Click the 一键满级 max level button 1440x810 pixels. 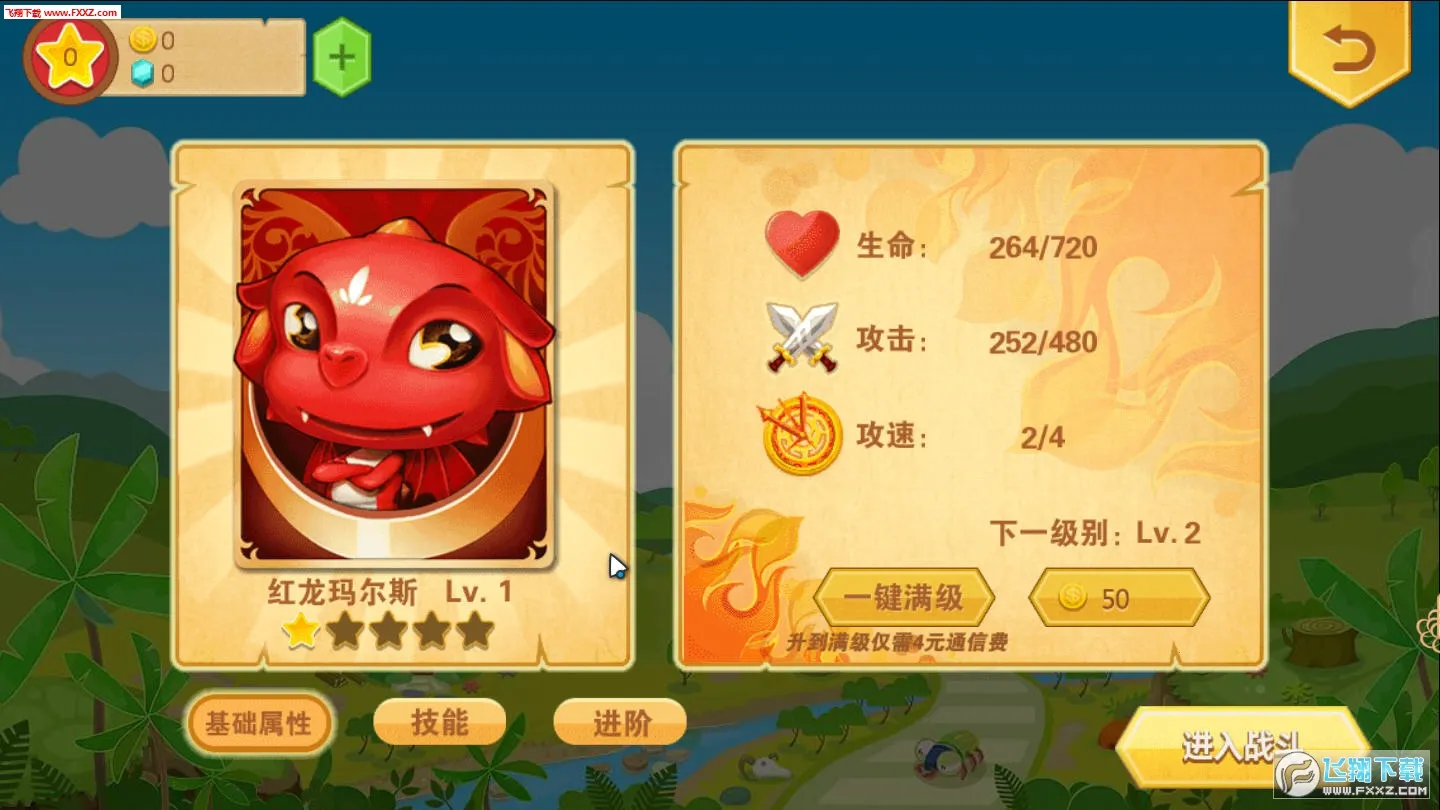(x=903, y=598)
